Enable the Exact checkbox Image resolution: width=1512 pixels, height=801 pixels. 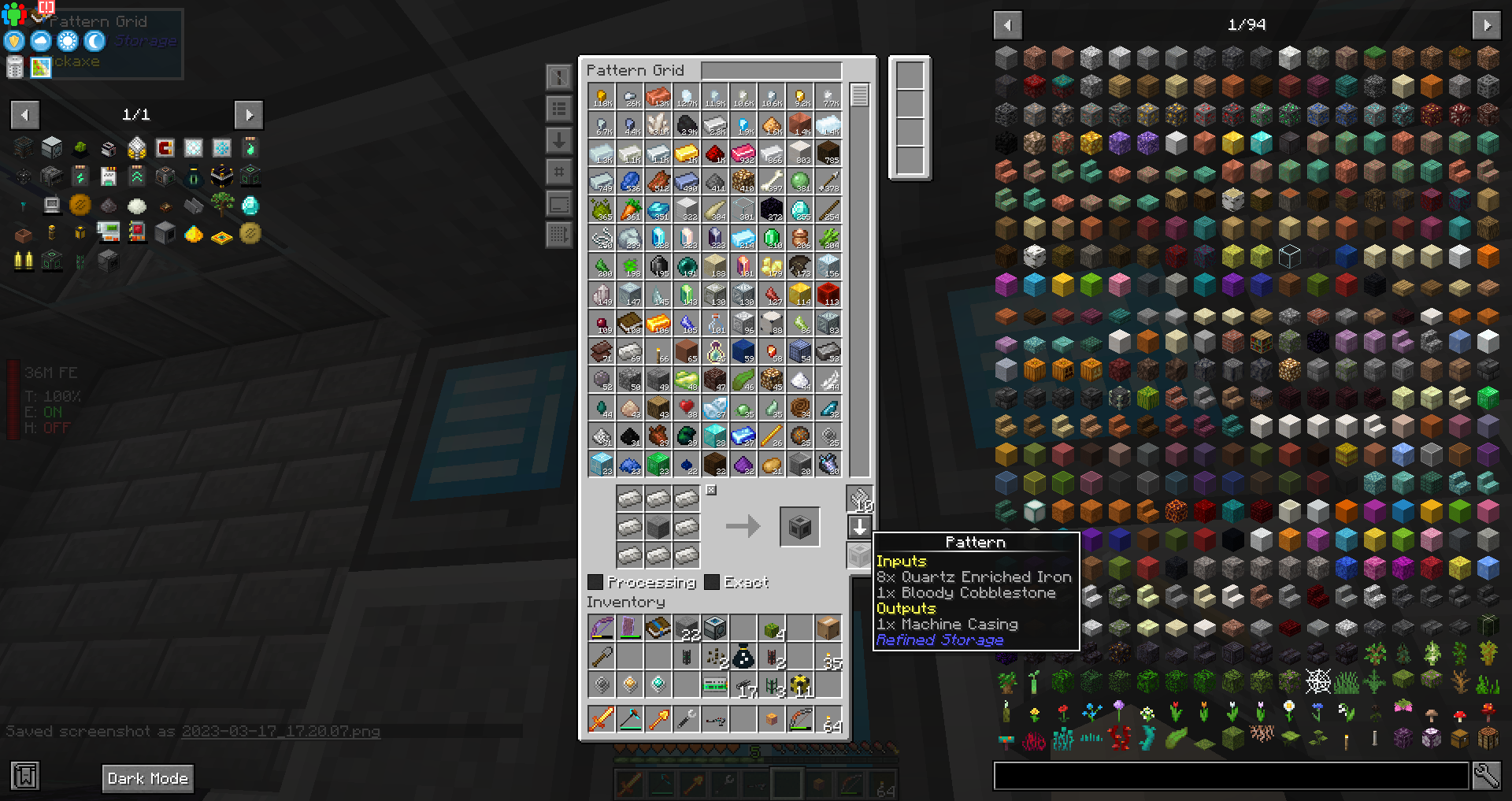tap(713, 581)
